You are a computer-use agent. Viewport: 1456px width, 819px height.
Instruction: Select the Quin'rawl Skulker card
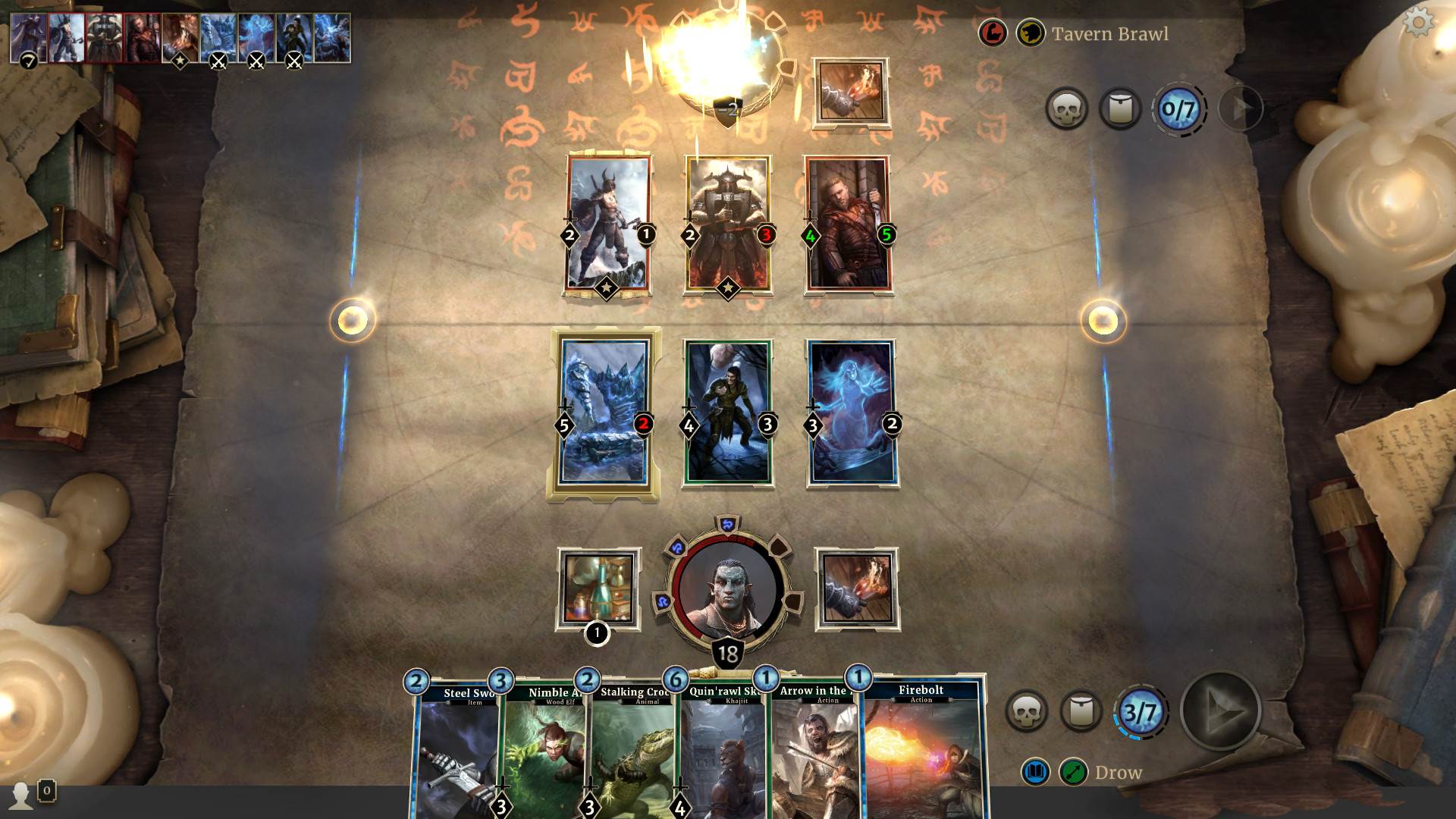point(722,751)
